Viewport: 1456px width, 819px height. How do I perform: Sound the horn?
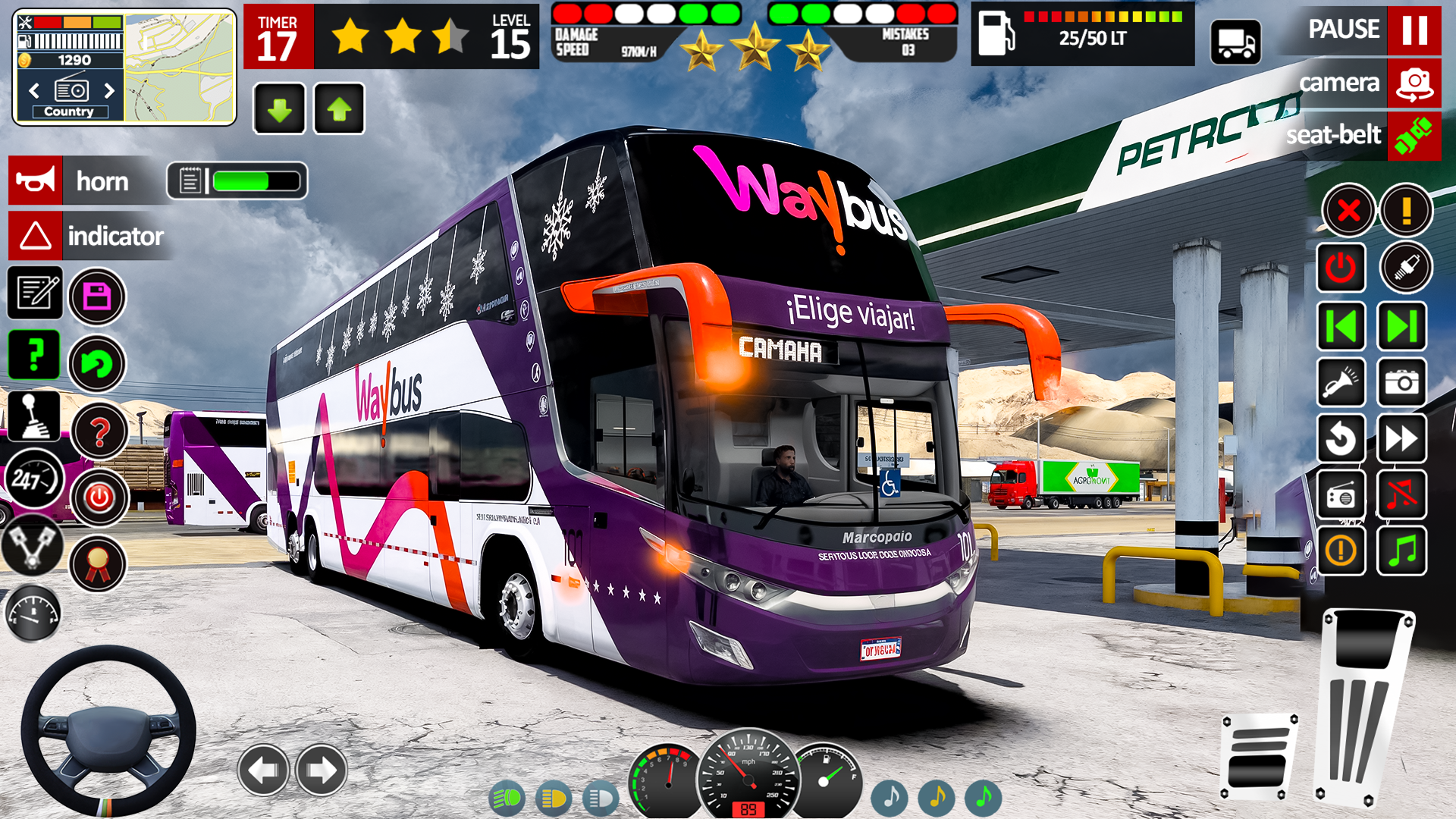tap(36, 181)
